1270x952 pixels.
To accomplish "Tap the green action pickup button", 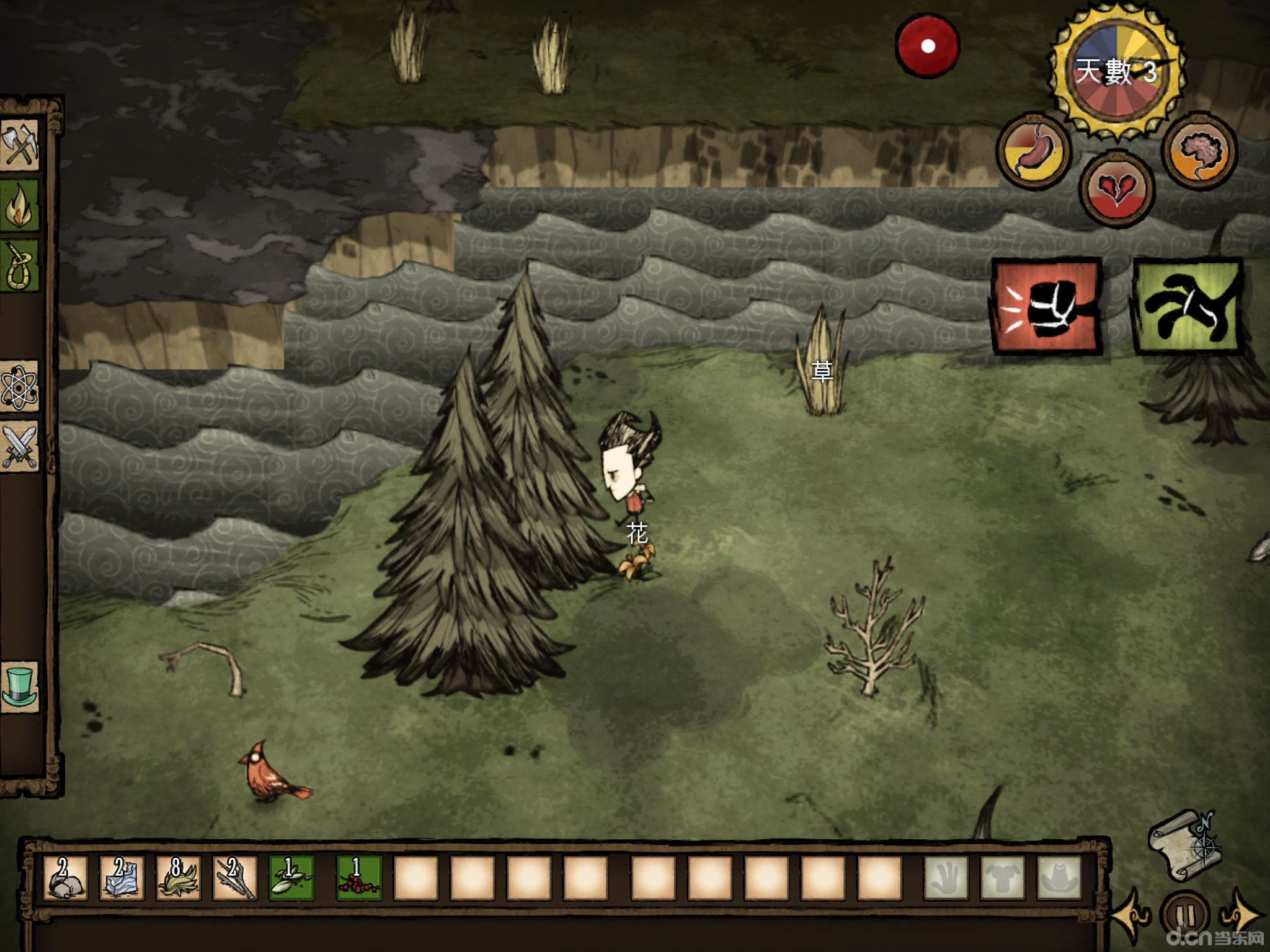I will click(x=1188, y=307).
